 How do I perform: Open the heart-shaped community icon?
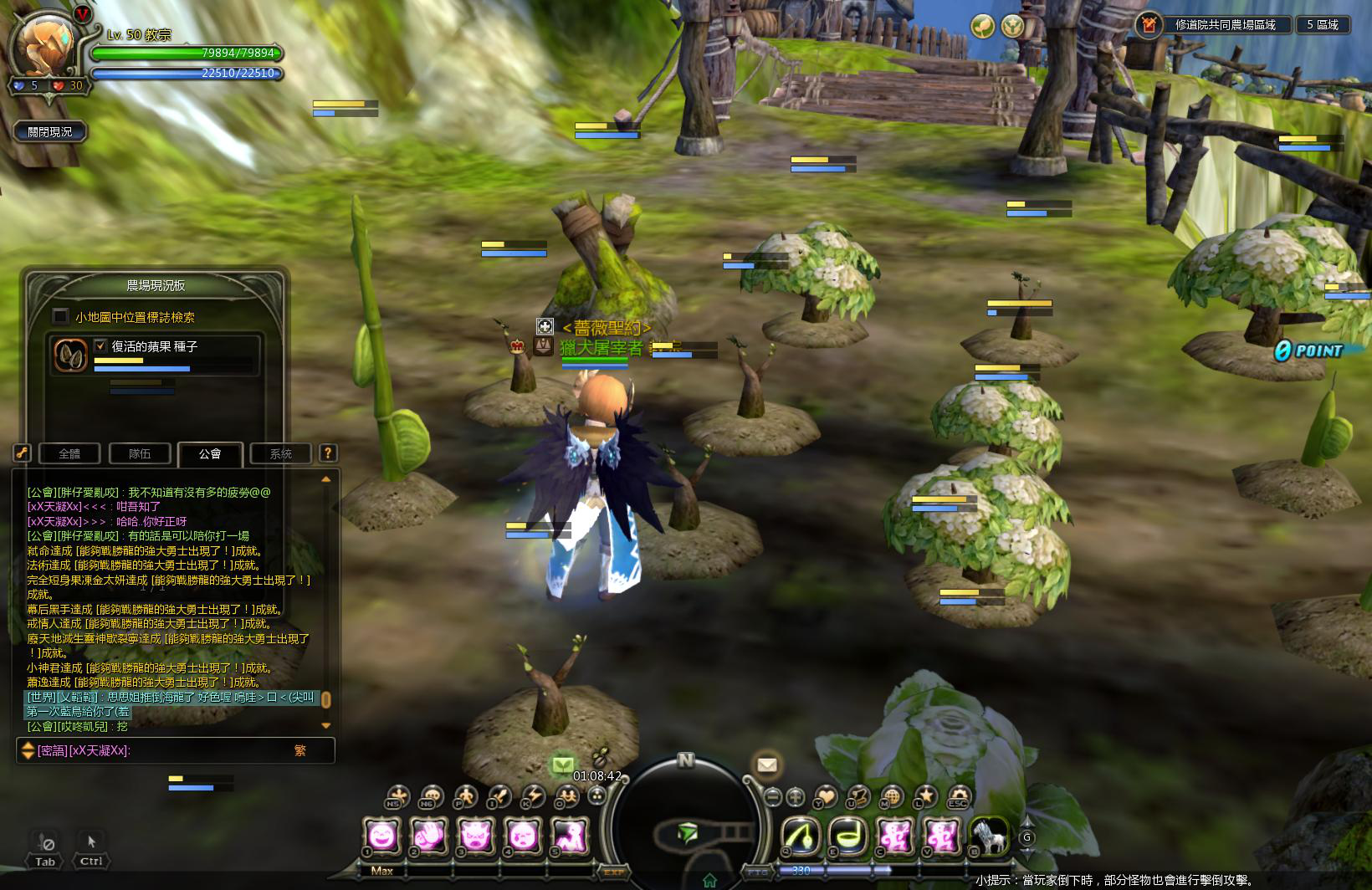[826, 797]
